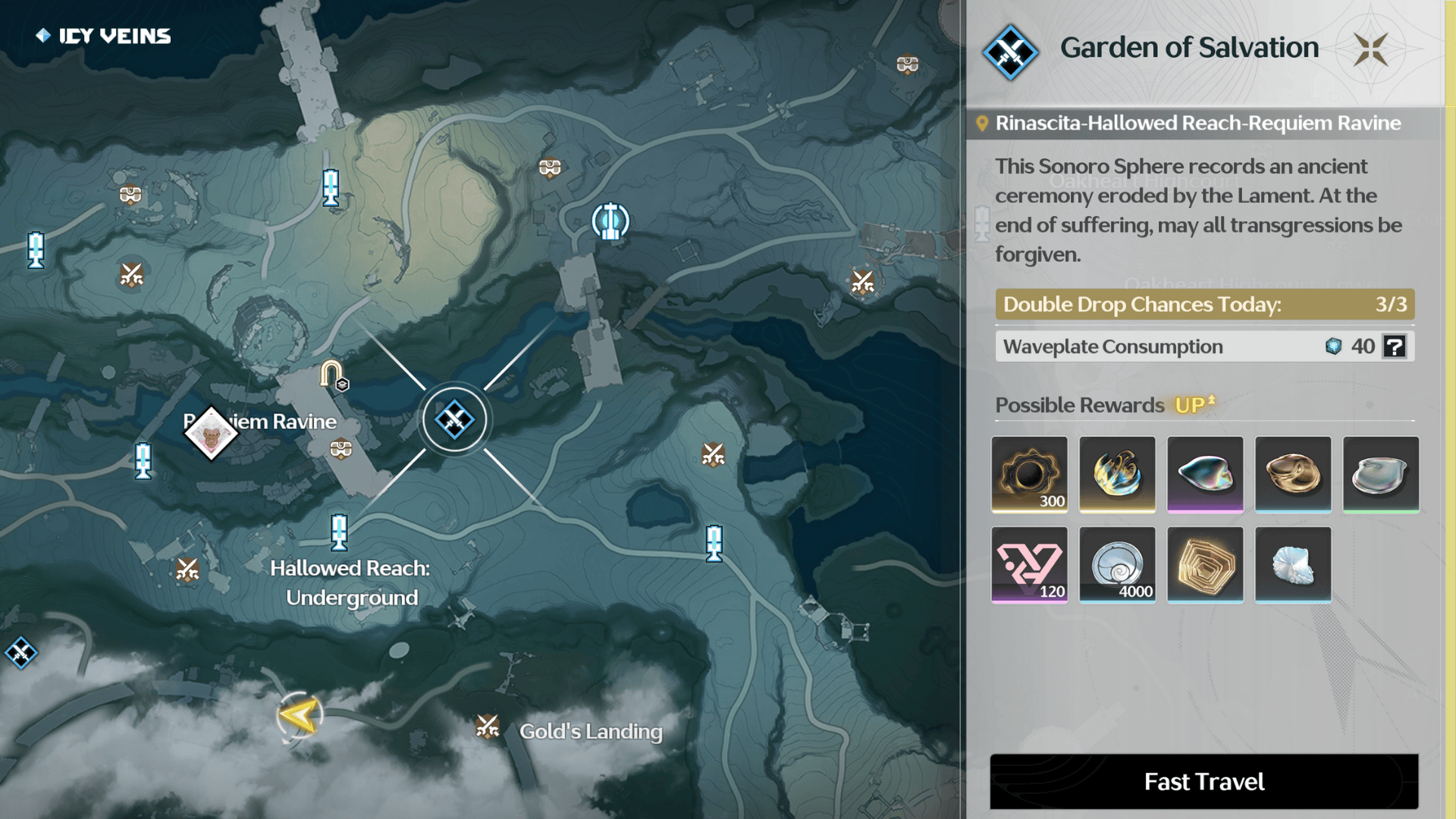This screenshot has height=819, width=1456.
Task: Select the highlighted Garden of Salvation map marker
Action: (x=454, y=419)
